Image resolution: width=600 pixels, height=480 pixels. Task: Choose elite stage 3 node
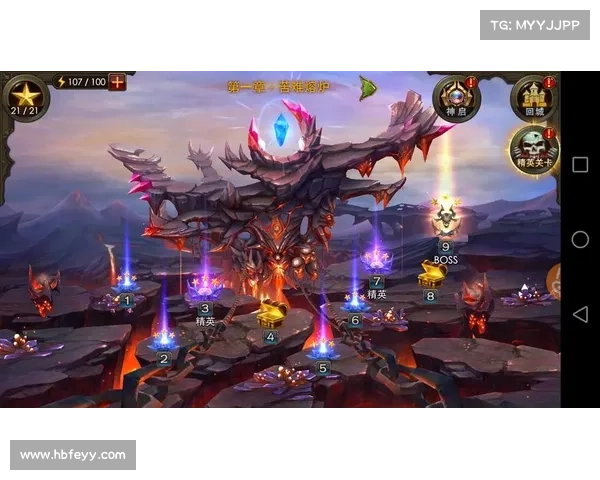coord(205,290)
